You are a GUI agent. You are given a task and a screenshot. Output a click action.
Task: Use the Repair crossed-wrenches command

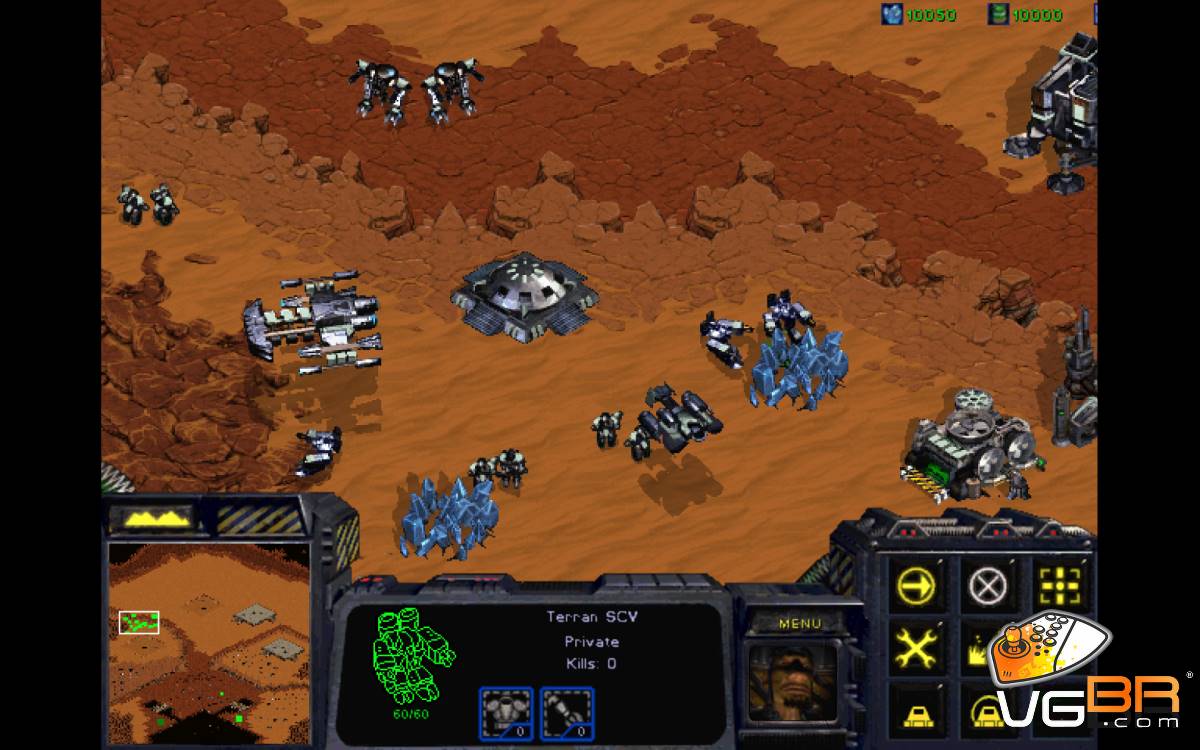coord(914,648)
